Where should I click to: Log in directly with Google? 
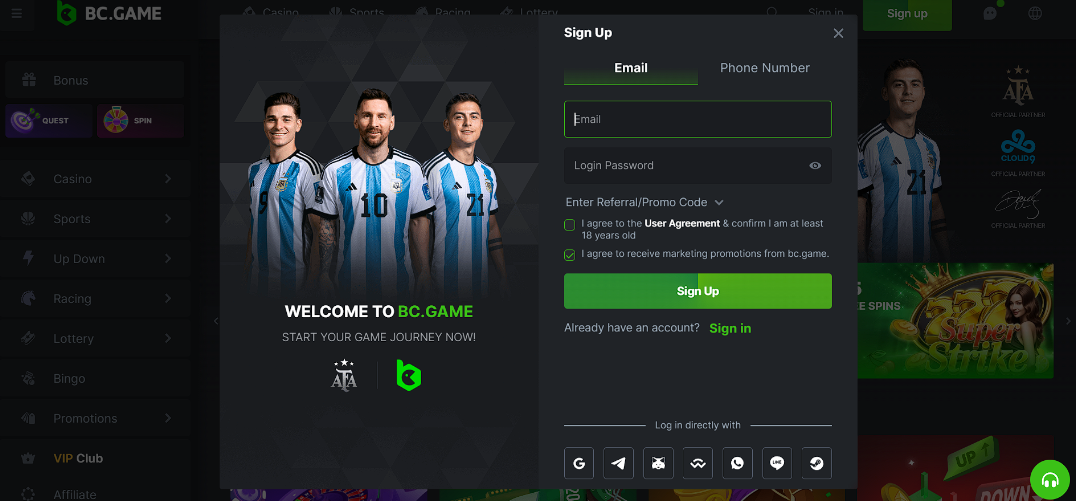[x=579, y=463]
